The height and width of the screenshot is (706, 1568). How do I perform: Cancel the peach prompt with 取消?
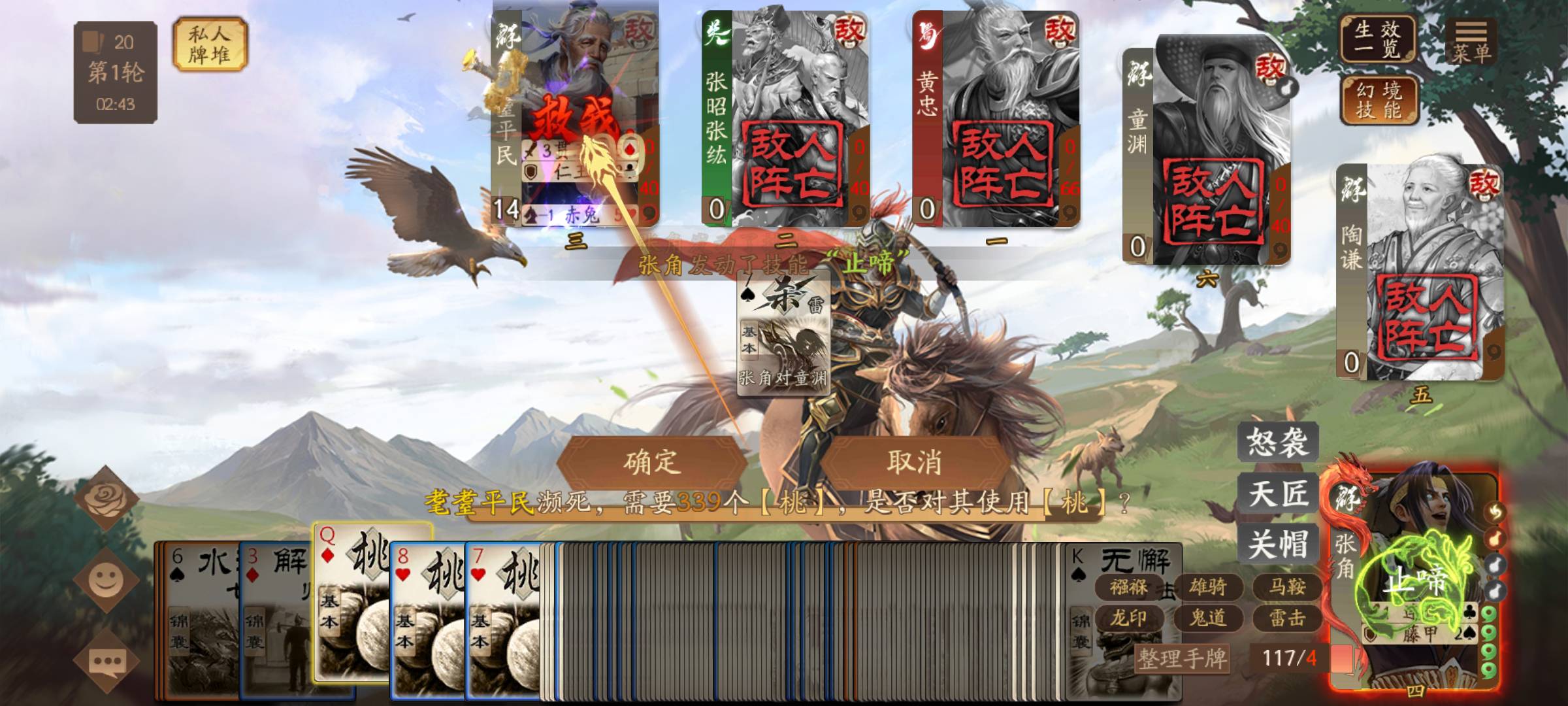913,462
